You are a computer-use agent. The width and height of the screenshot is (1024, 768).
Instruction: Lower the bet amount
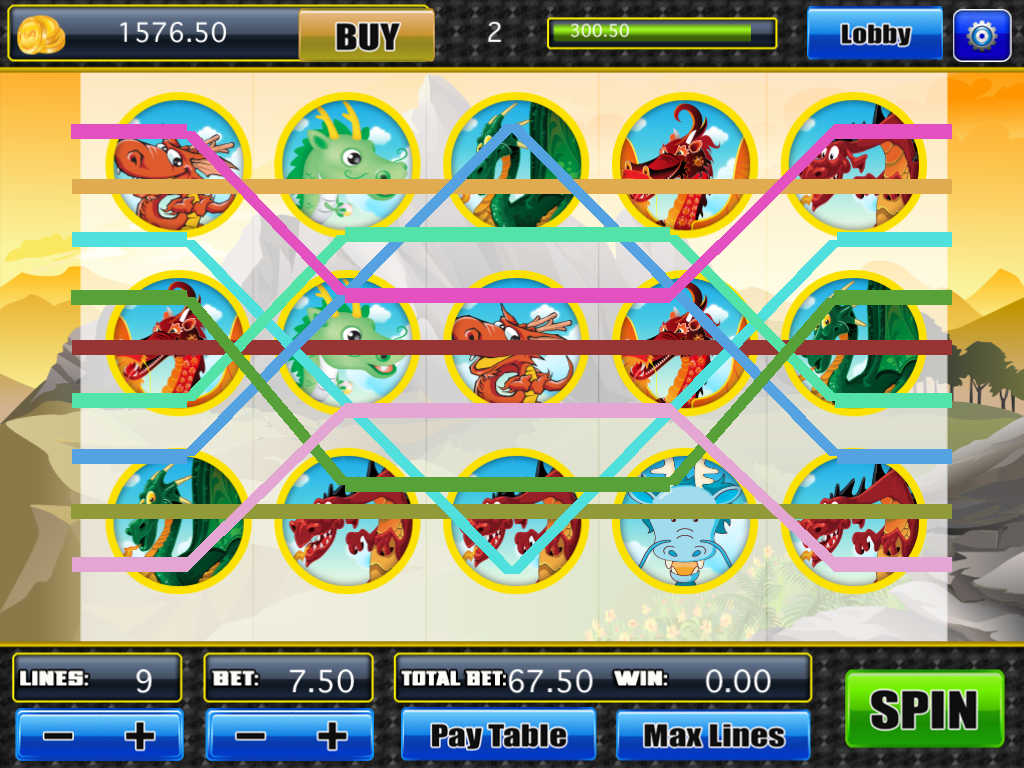(248, 736)
